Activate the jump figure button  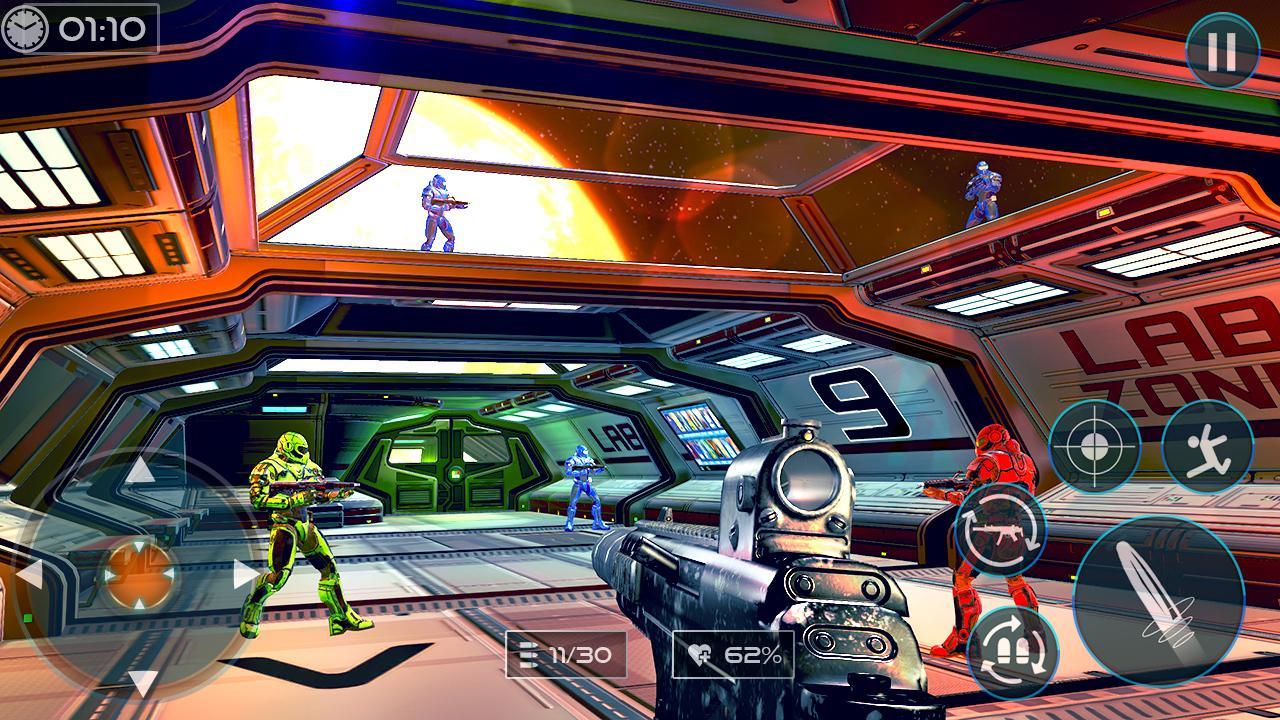point(1208,446)
